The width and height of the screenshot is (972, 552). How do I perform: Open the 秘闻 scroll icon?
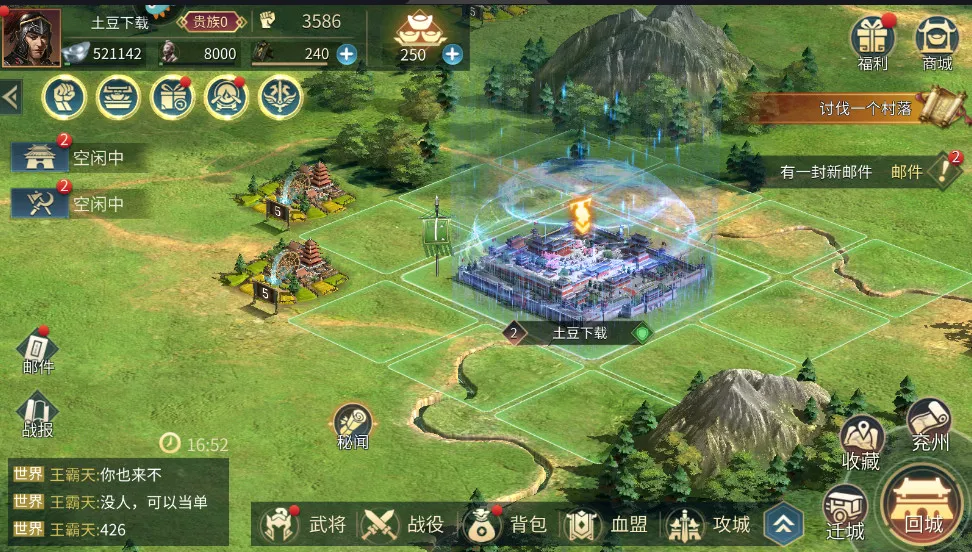(353, 427)
